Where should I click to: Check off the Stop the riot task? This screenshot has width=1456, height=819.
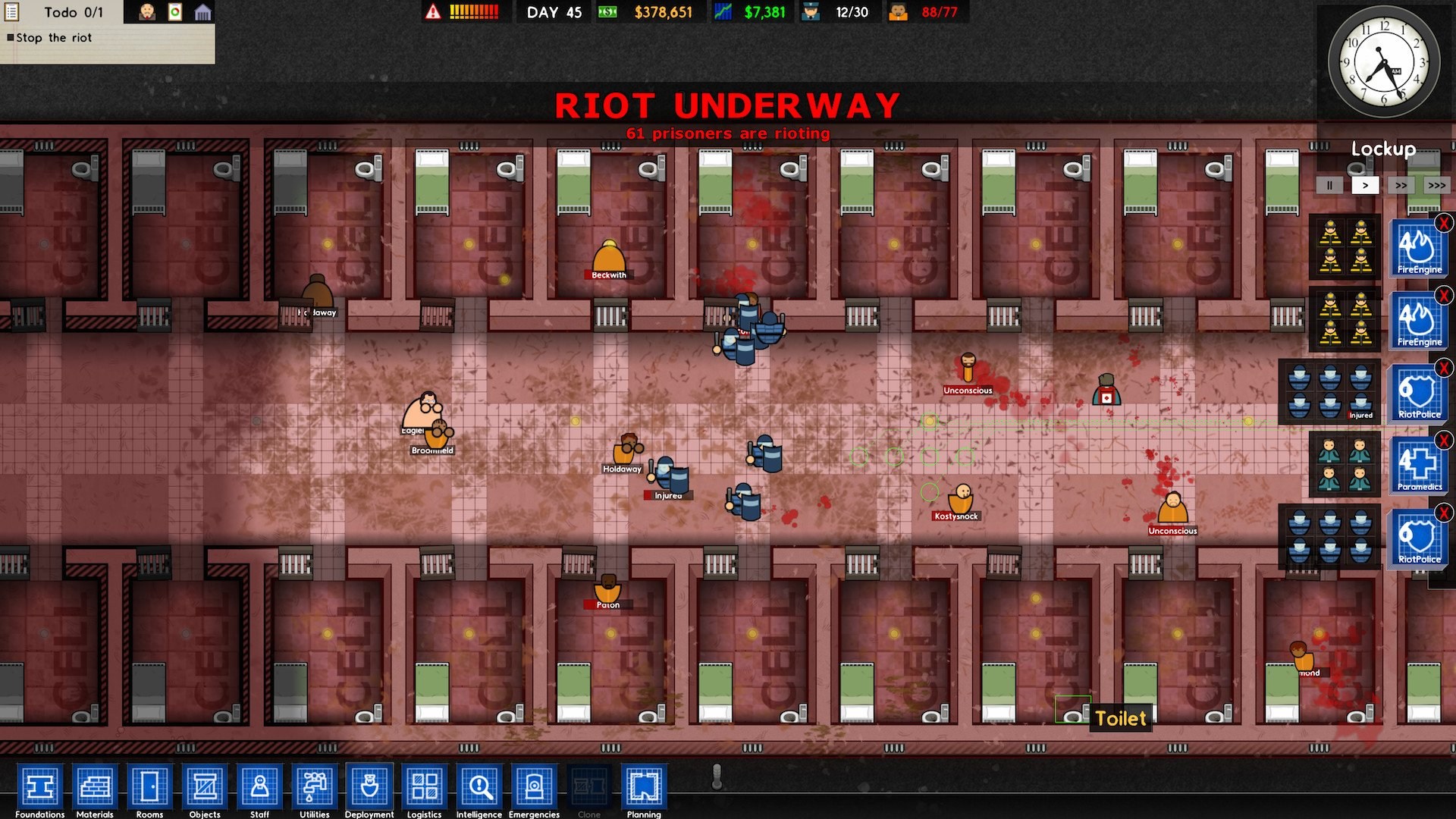coord(11,38)
